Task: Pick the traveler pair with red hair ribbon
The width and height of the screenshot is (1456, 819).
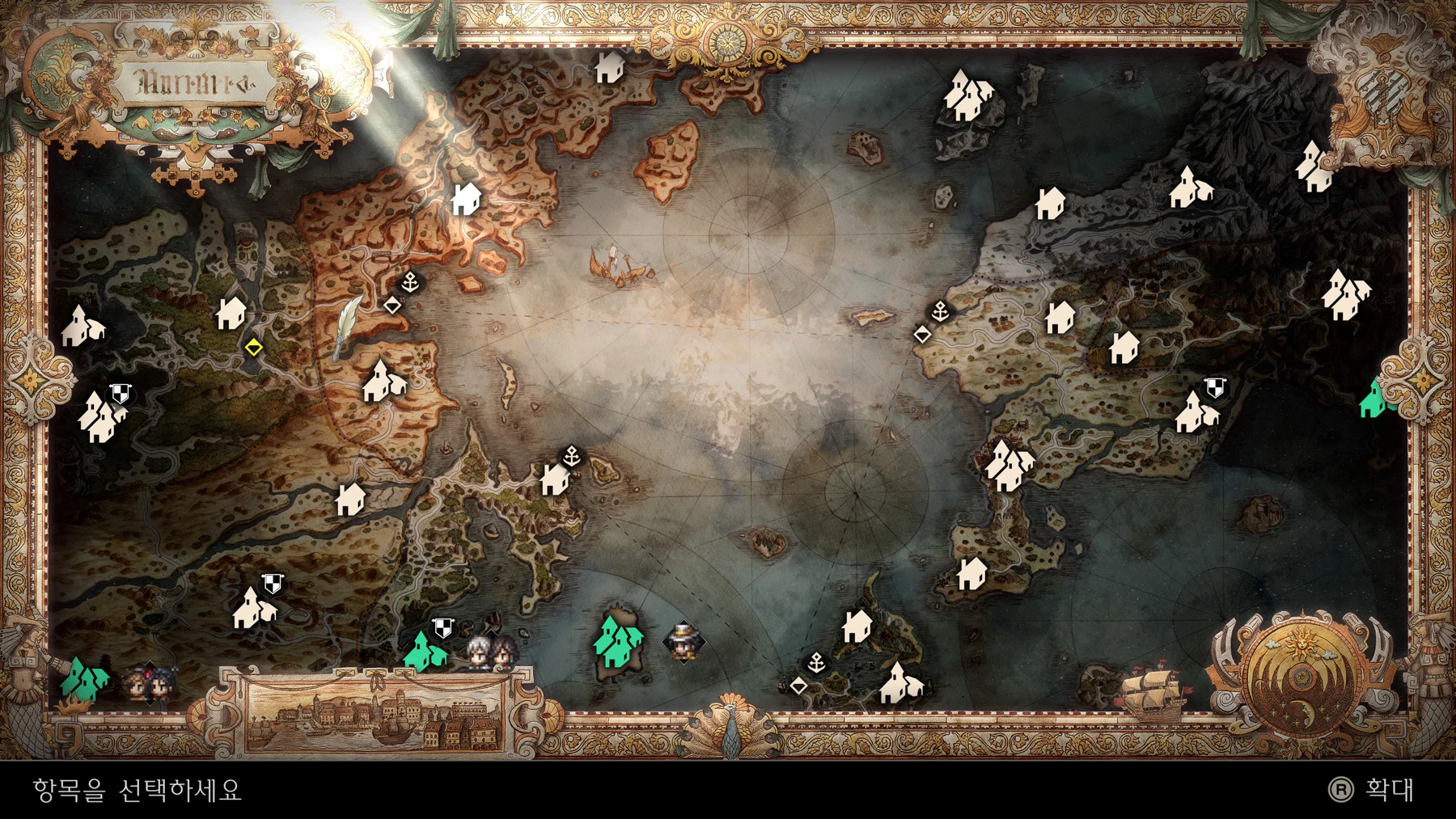Action: coord(148,684)
